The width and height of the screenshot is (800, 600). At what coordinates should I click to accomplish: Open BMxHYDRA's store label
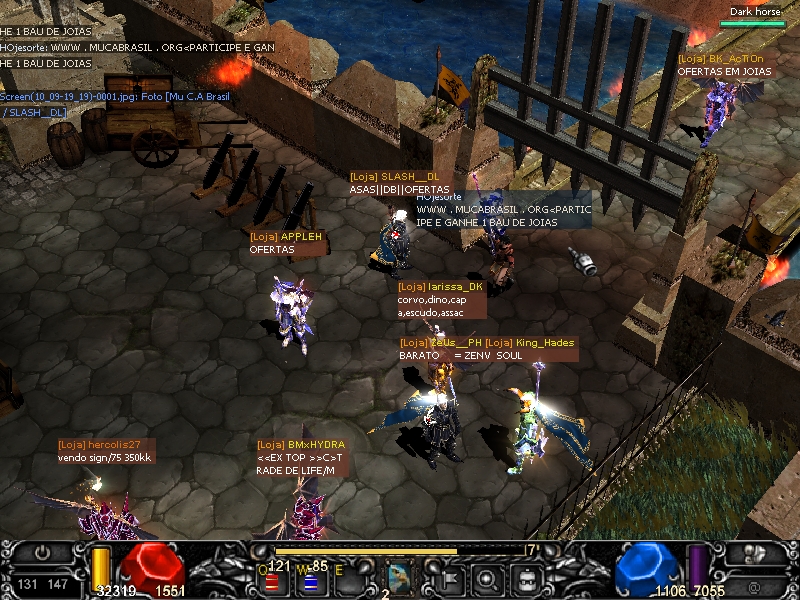(300, 445)
